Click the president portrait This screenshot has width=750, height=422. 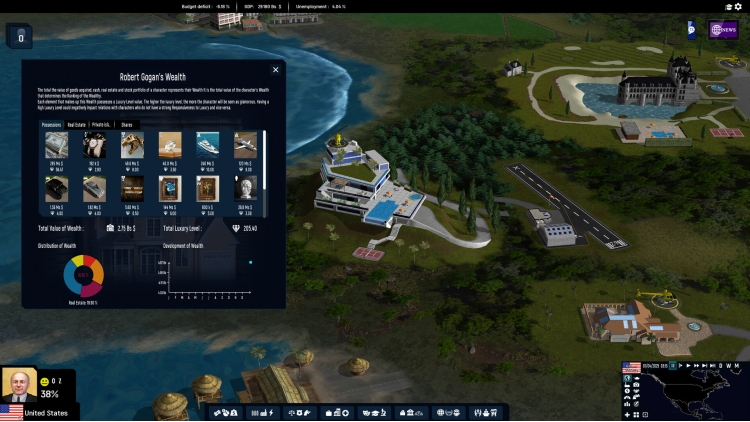(18, 385)
